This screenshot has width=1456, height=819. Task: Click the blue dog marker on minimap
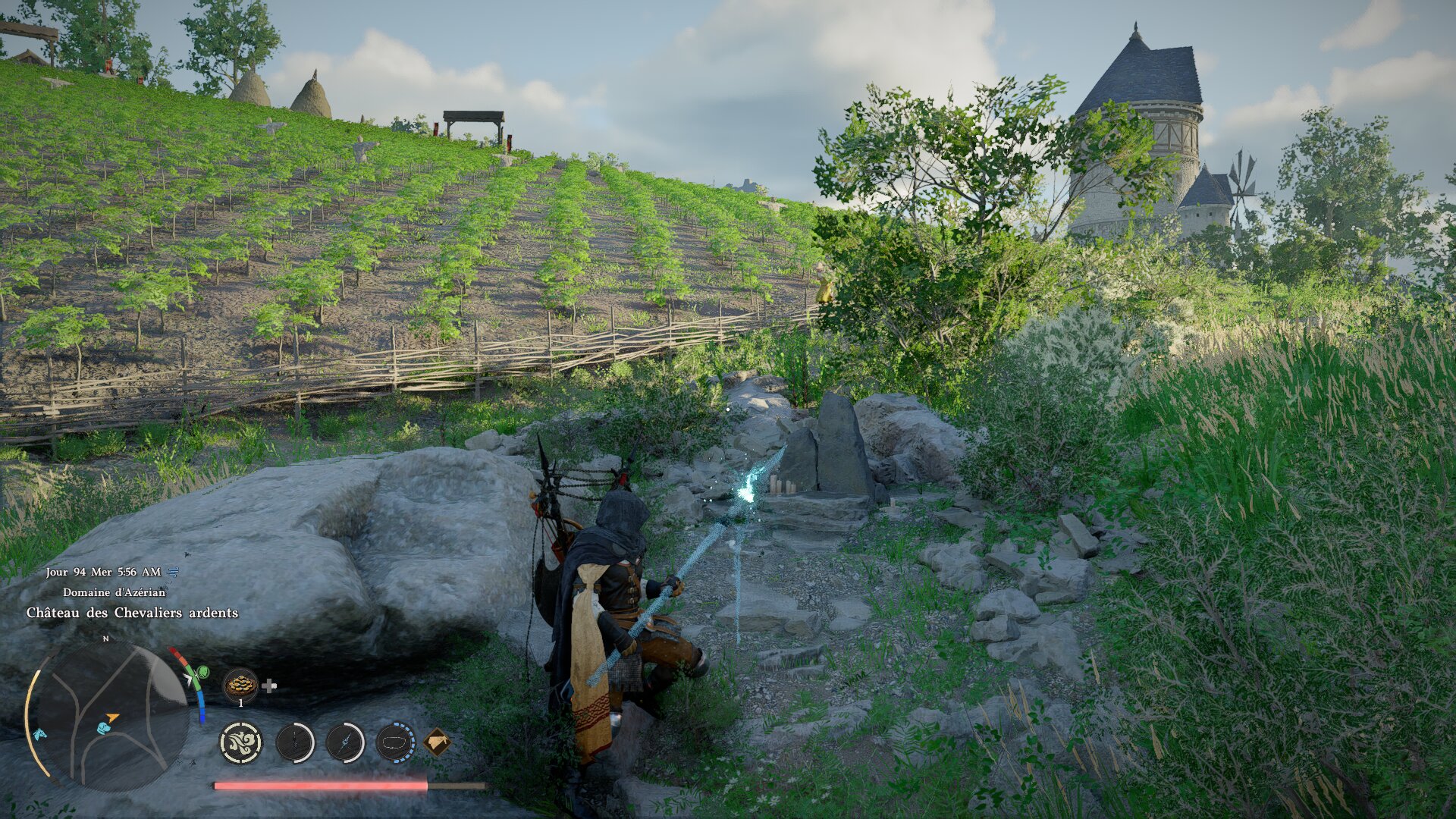[x=104, y=728]
